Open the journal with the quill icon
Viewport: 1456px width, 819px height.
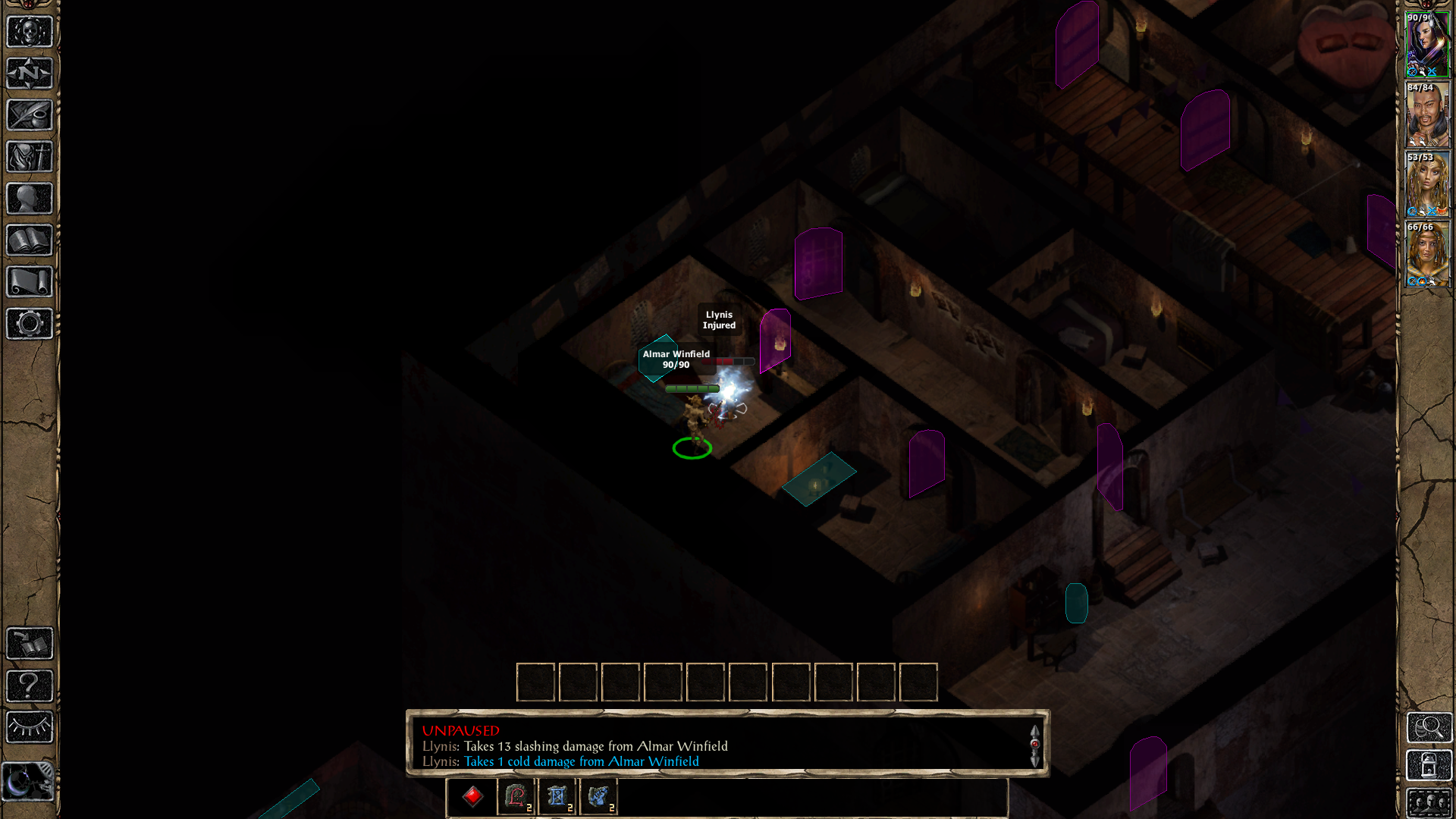point(30,115)
